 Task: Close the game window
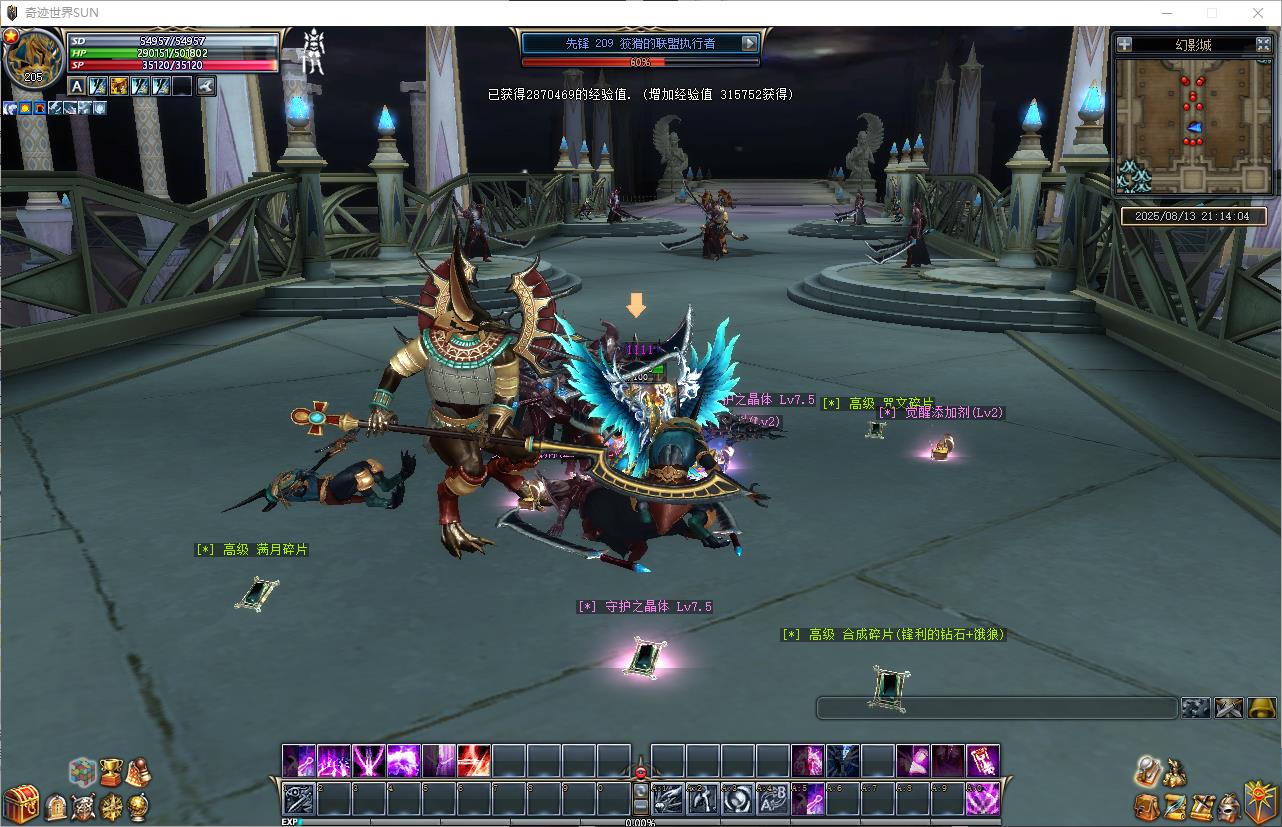pyautogui.click(x=1258, y=13)
